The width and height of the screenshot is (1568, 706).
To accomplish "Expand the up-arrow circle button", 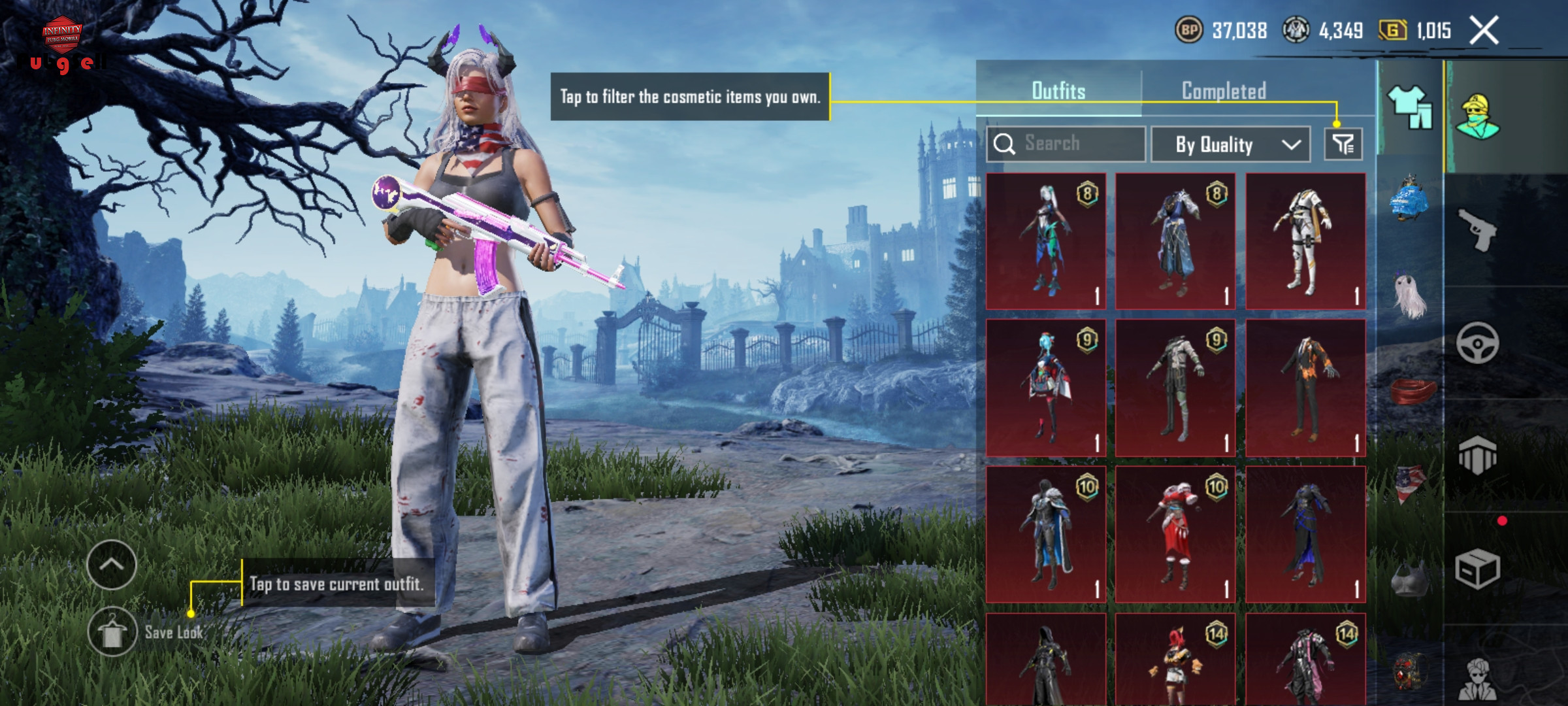I will (112, 565).
